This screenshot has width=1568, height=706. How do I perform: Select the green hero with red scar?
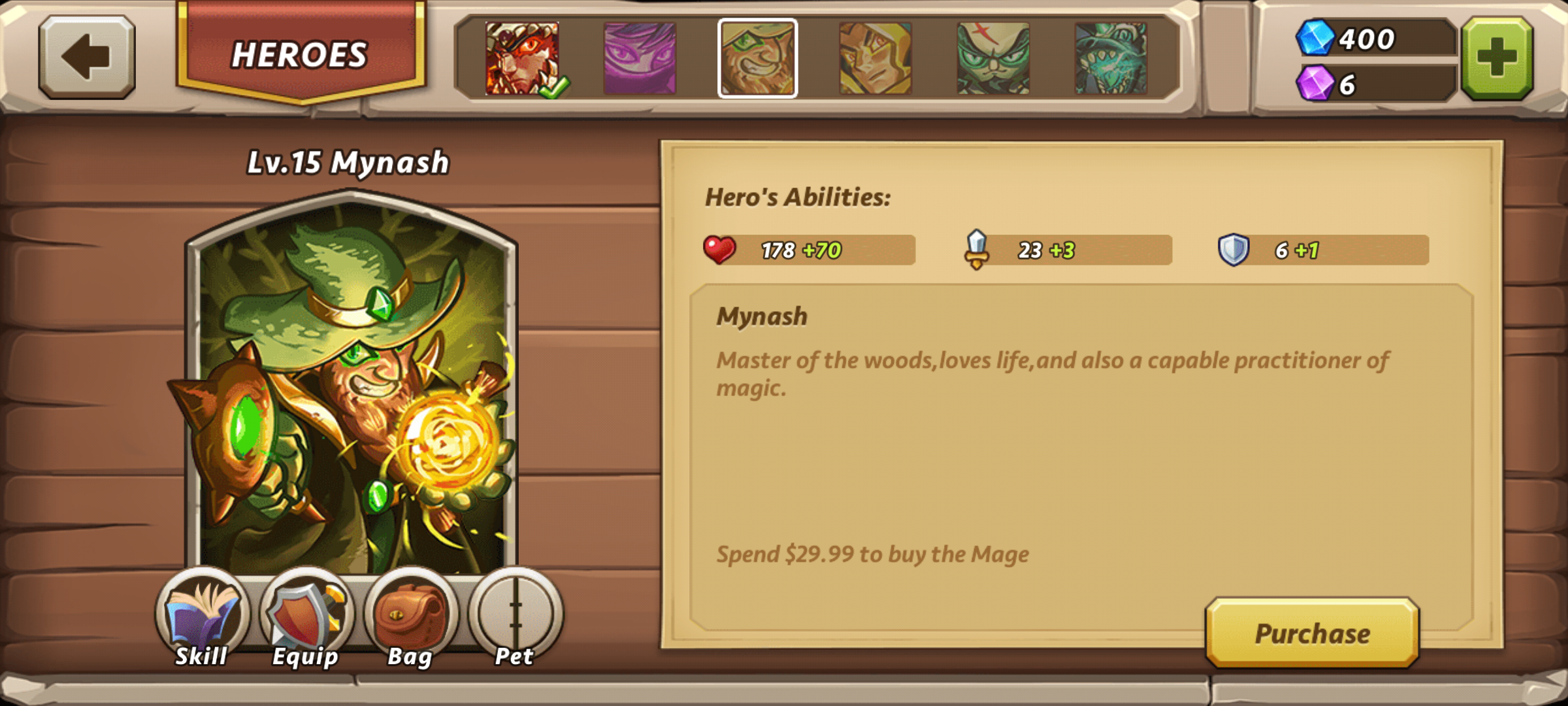point(993,59)
